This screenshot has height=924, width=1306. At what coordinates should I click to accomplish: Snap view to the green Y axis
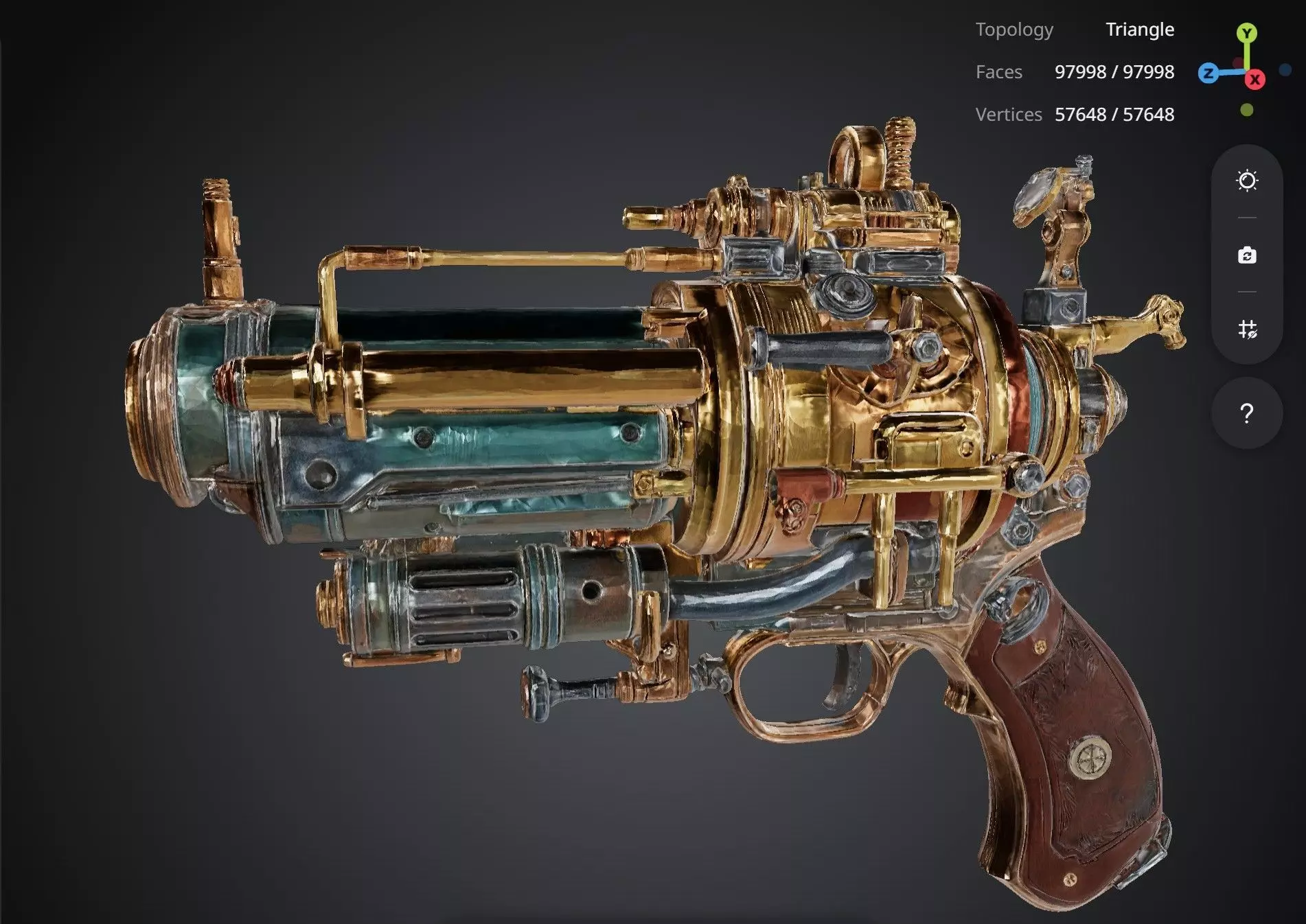[1247, 32]
